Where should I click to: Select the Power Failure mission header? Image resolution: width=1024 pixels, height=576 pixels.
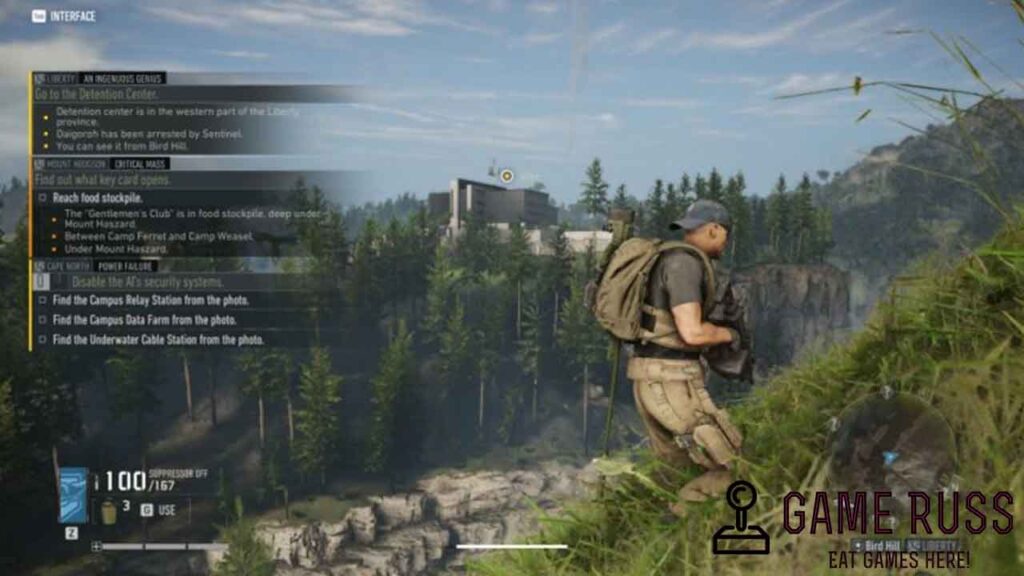click(127, 266)
